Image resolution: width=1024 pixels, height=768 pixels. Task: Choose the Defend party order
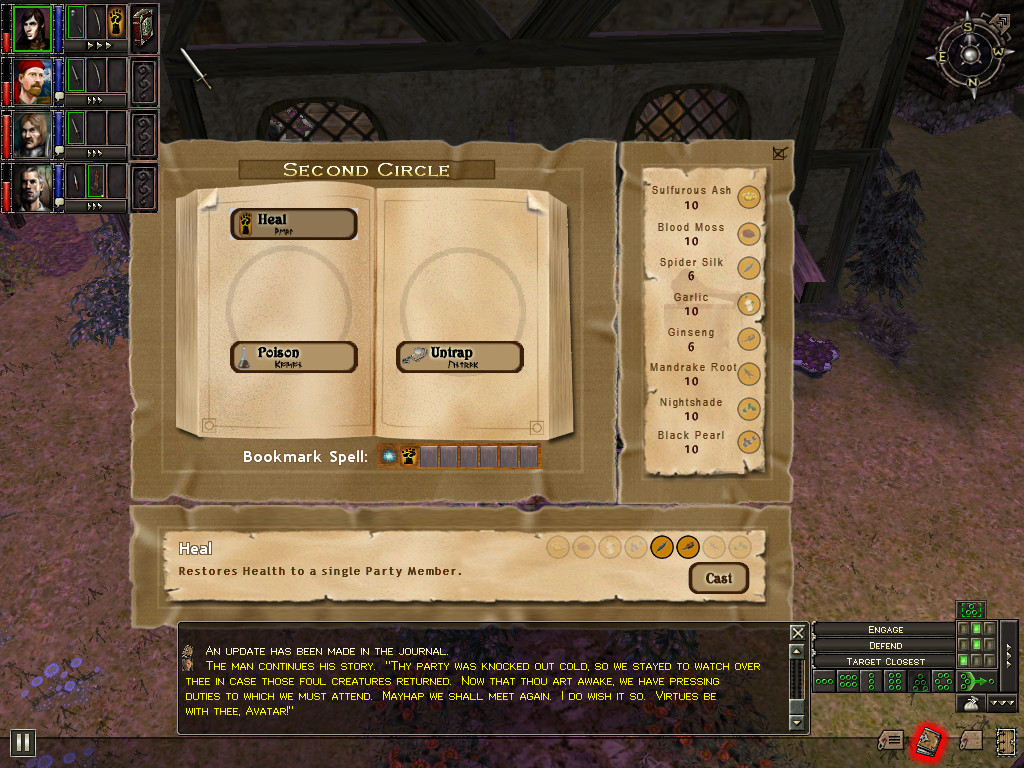885,646
